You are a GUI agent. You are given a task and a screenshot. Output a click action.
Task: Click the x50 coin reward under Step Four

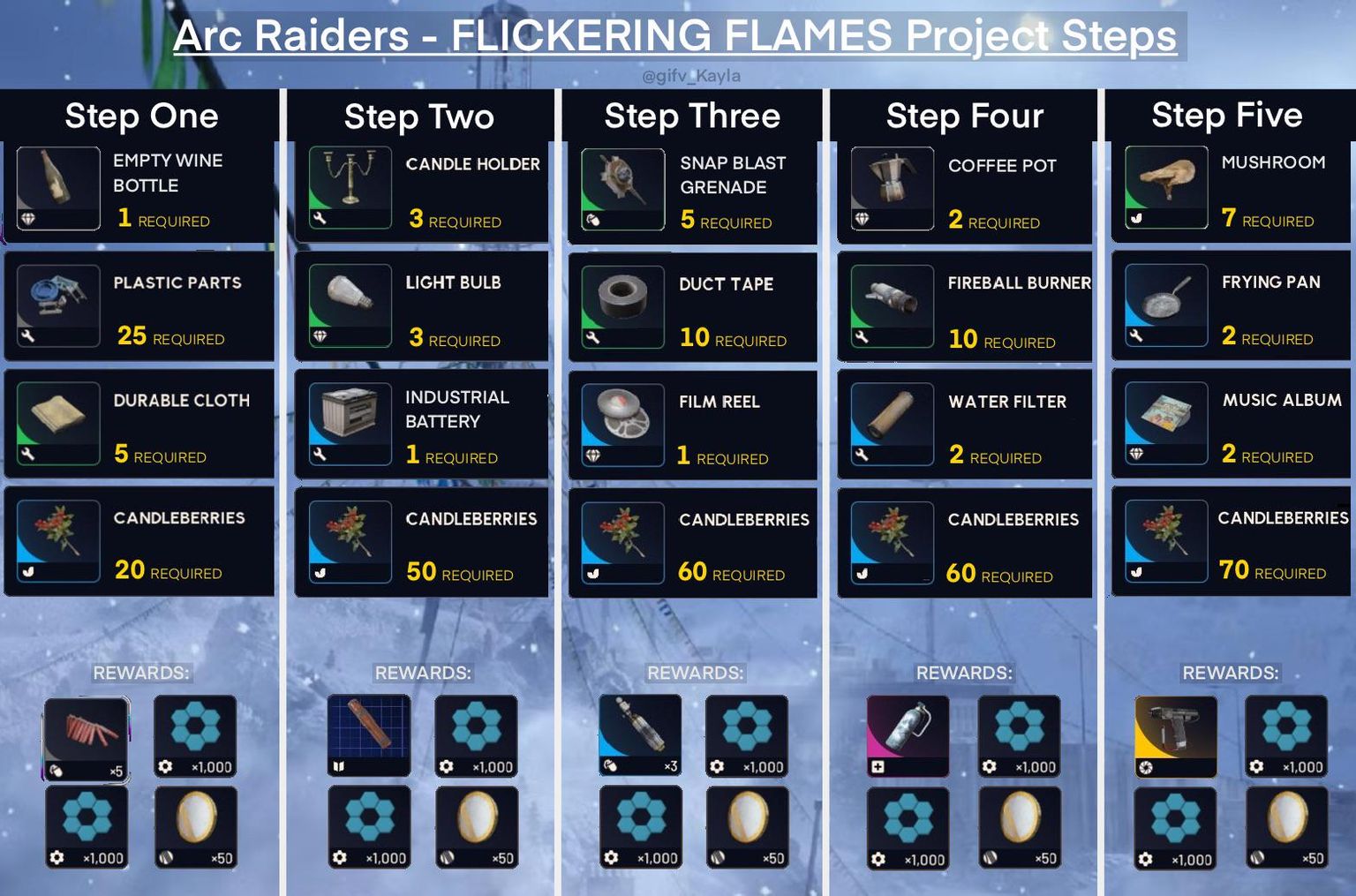(1020, 826)
